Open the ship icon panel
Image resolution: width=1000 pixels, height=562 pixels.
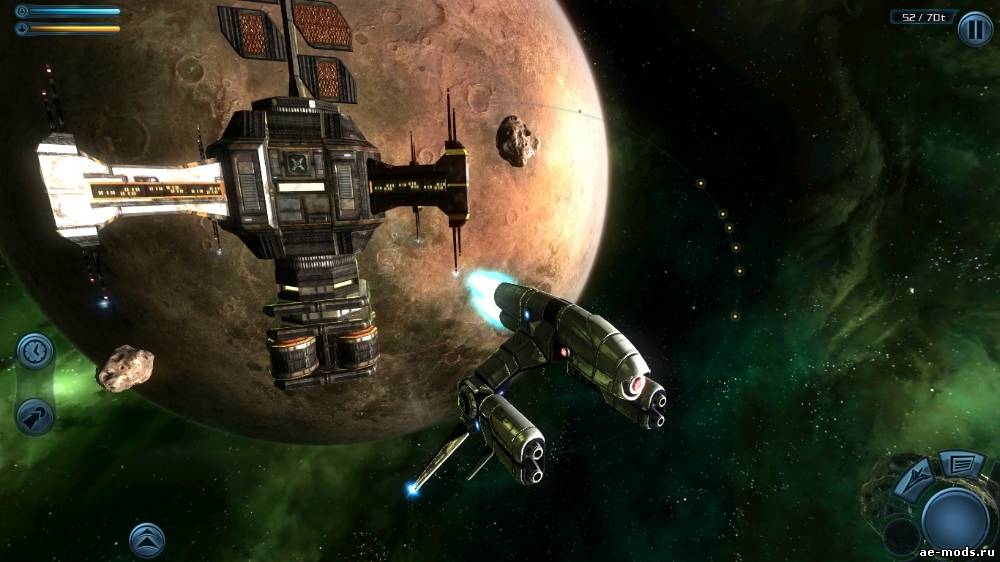(x=916, y=479)
